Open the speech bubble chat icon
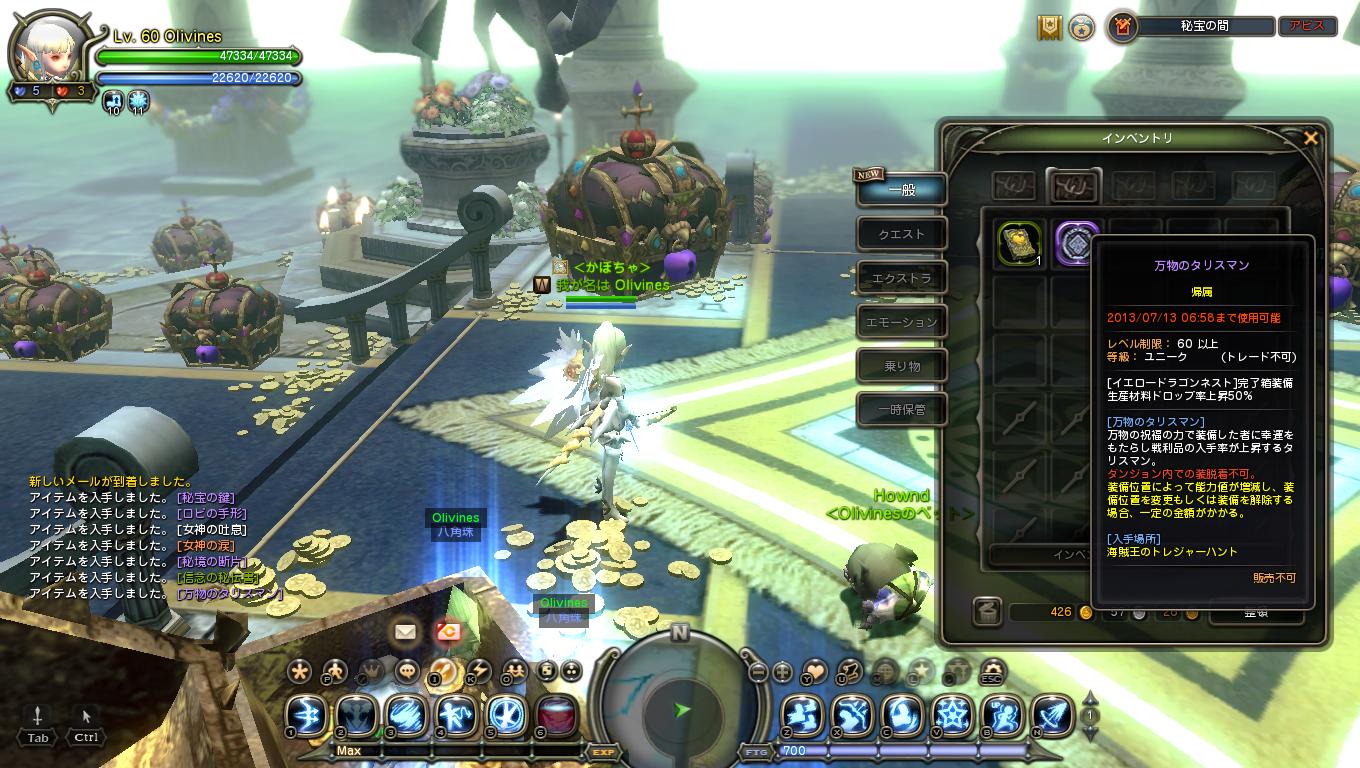 (406, 671)
